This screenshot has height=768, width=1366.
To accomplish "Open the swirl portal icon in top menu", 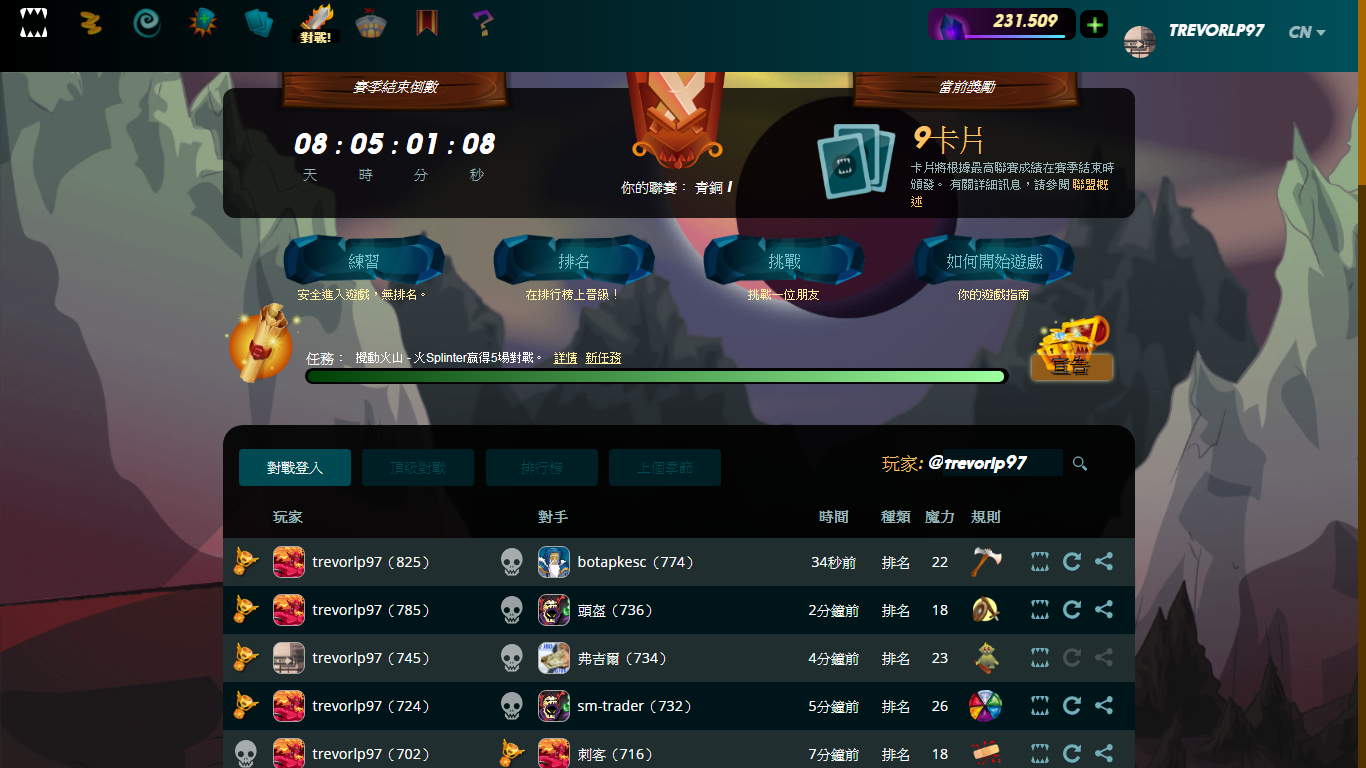I will 146,24.
